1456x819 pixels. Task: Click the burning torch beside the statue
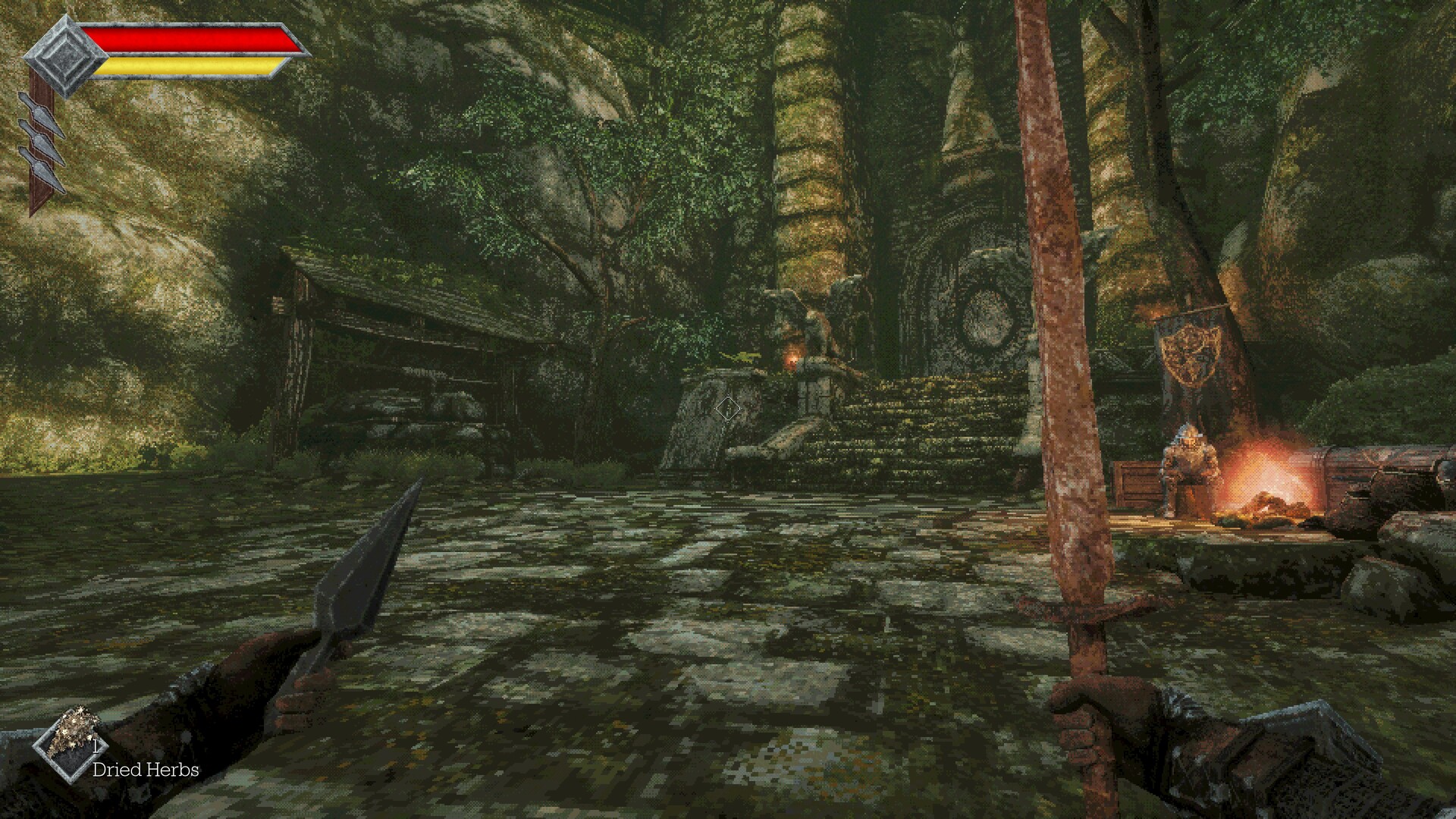click(794, 359)
